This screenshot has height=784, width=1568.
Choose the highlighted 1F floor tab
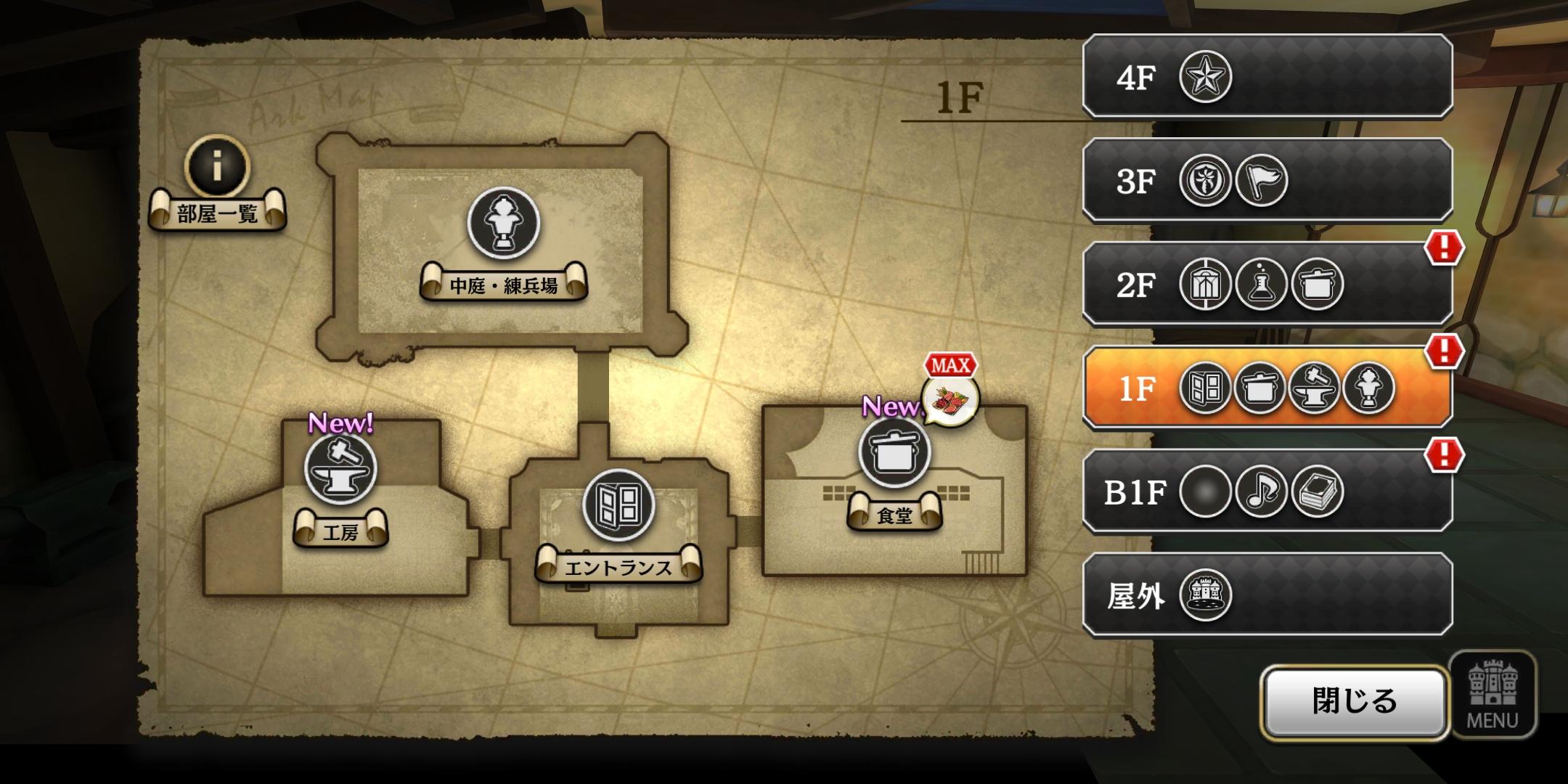tap(1267, 388)
